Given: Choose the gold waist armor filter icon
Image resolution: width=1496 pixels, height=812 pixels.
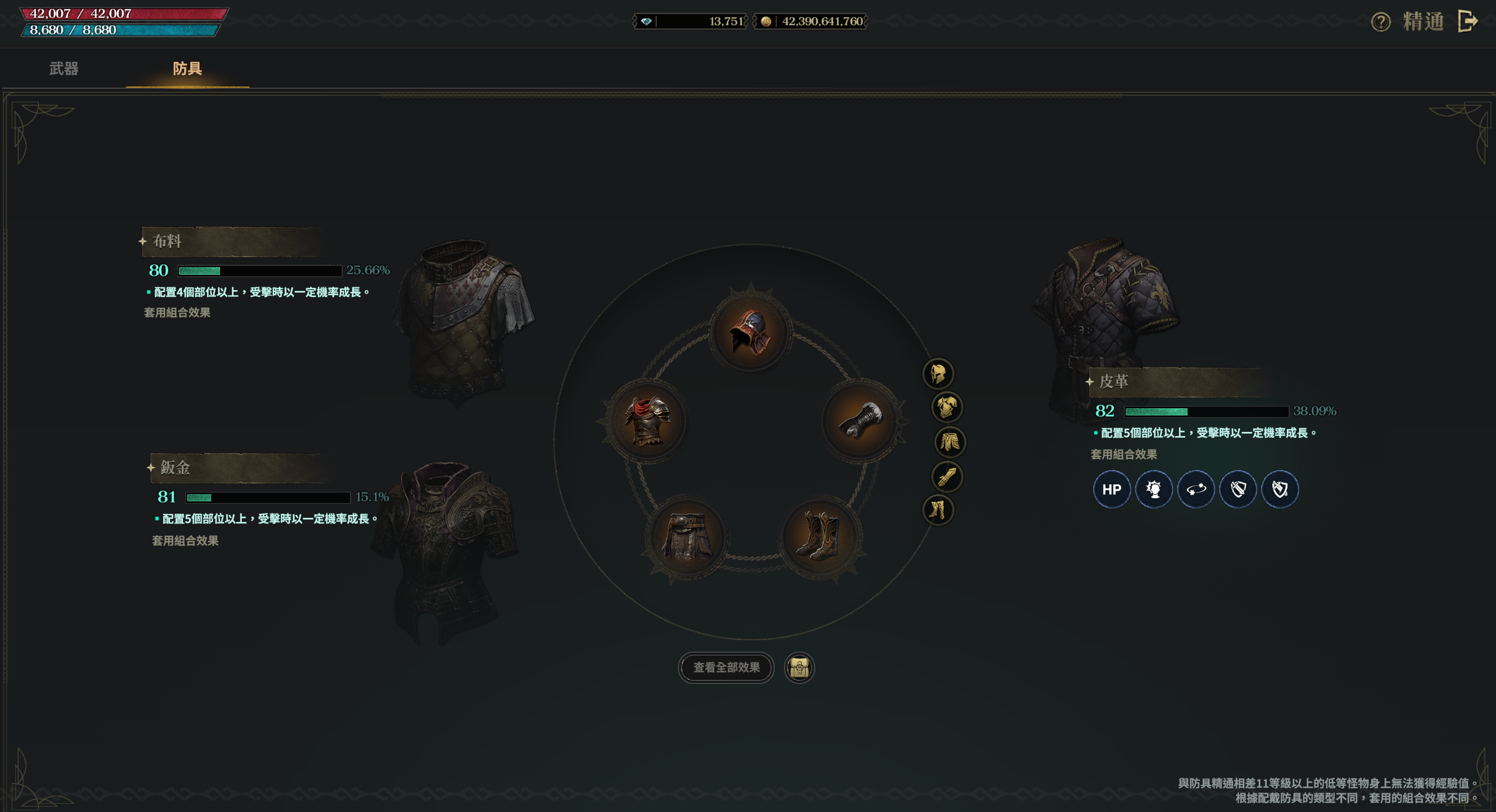Looking at the screenshot, I should pos(949,442).
